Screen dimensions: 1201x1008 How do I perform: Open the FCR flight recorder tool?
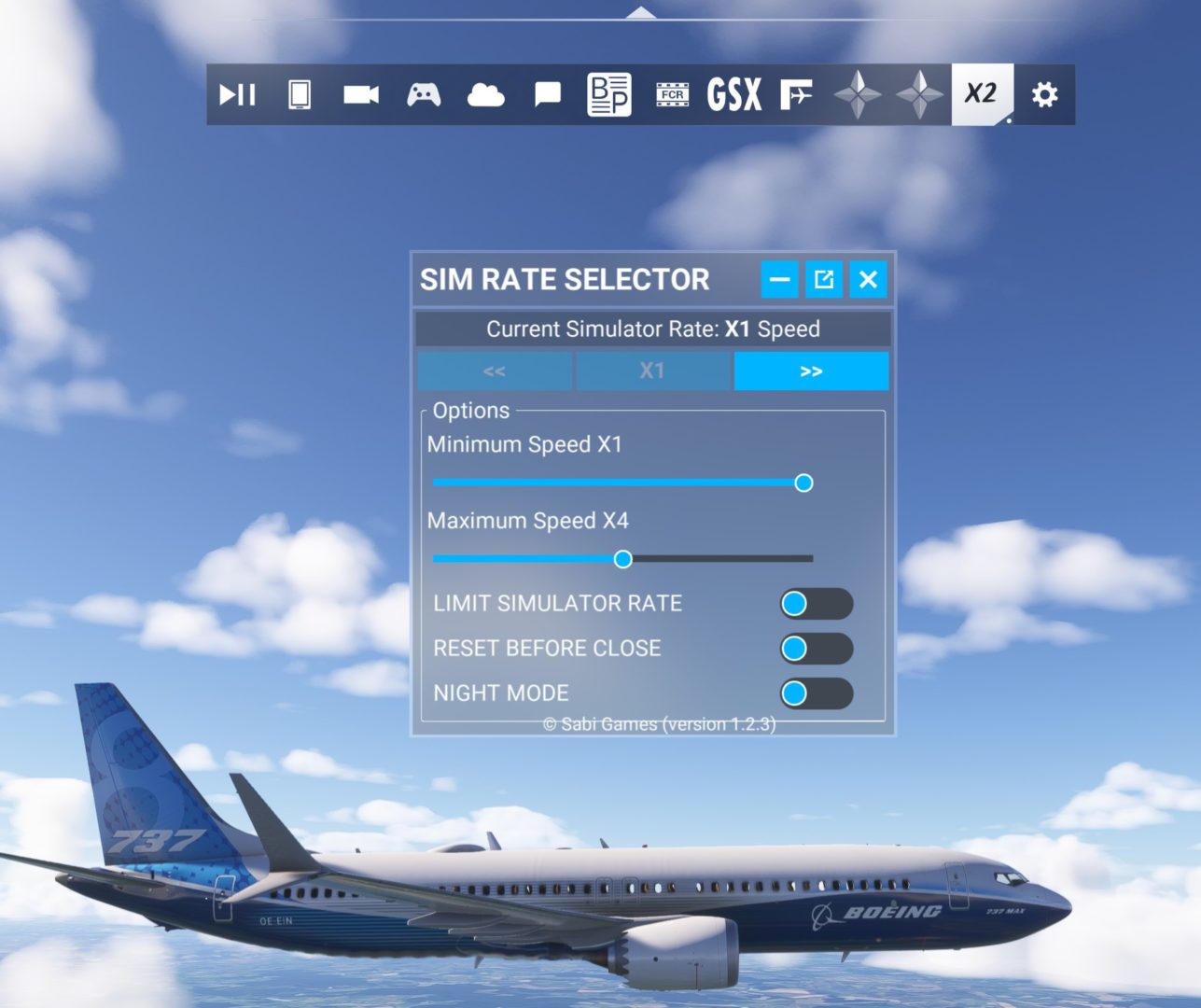pos(671,93)
